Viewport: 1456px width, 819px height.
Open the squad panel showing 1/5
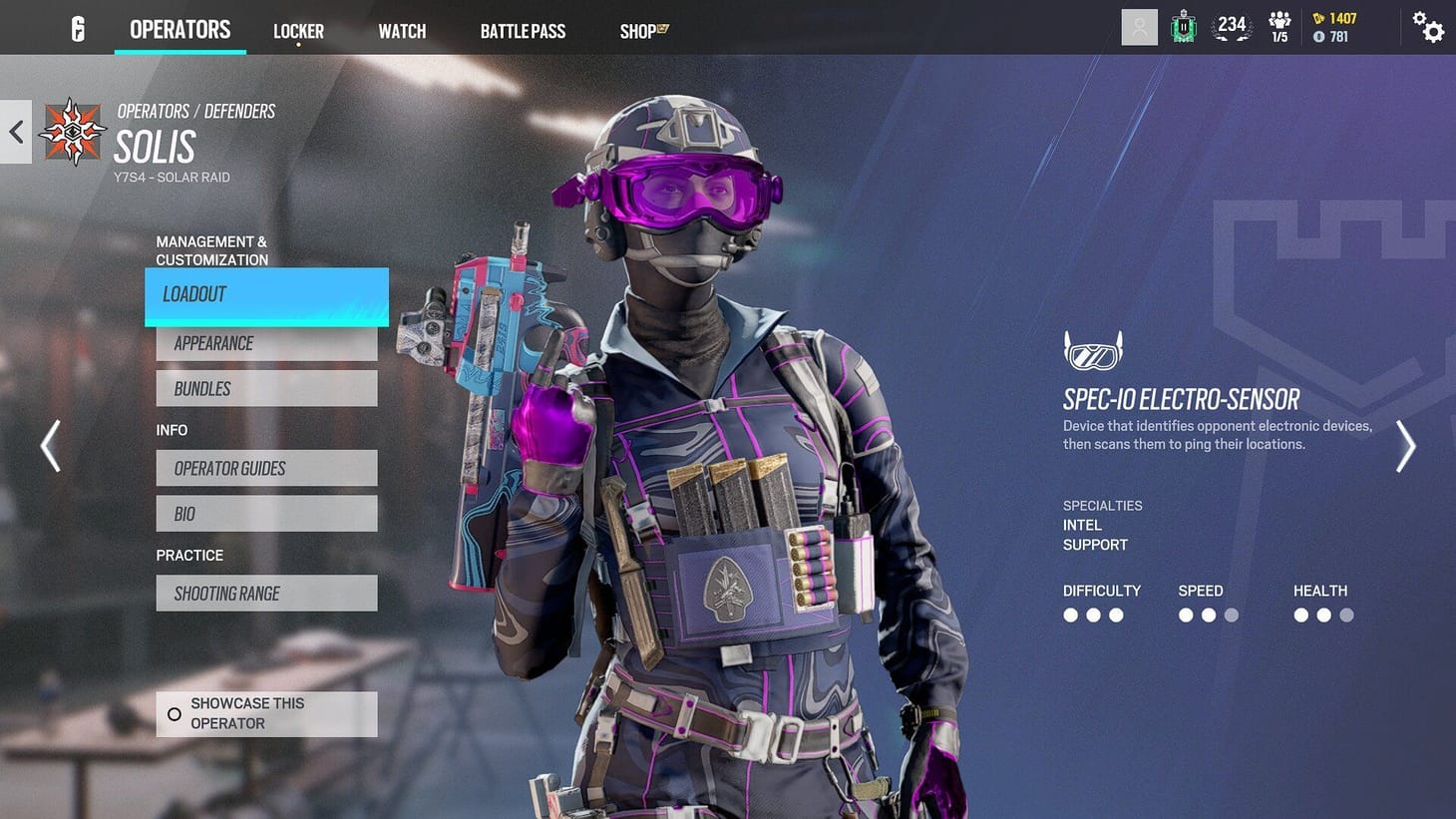(x=1279, y=27)
